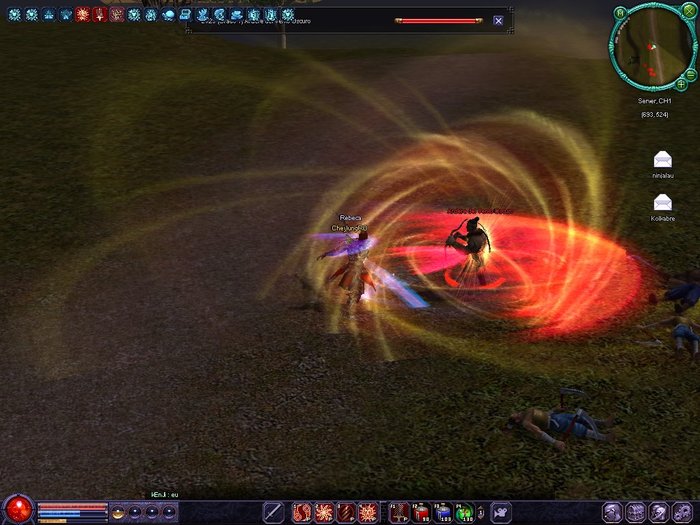Close the target health bar panel
The height and width of the screenshot is (525, 700).
[x=498, y=20]
